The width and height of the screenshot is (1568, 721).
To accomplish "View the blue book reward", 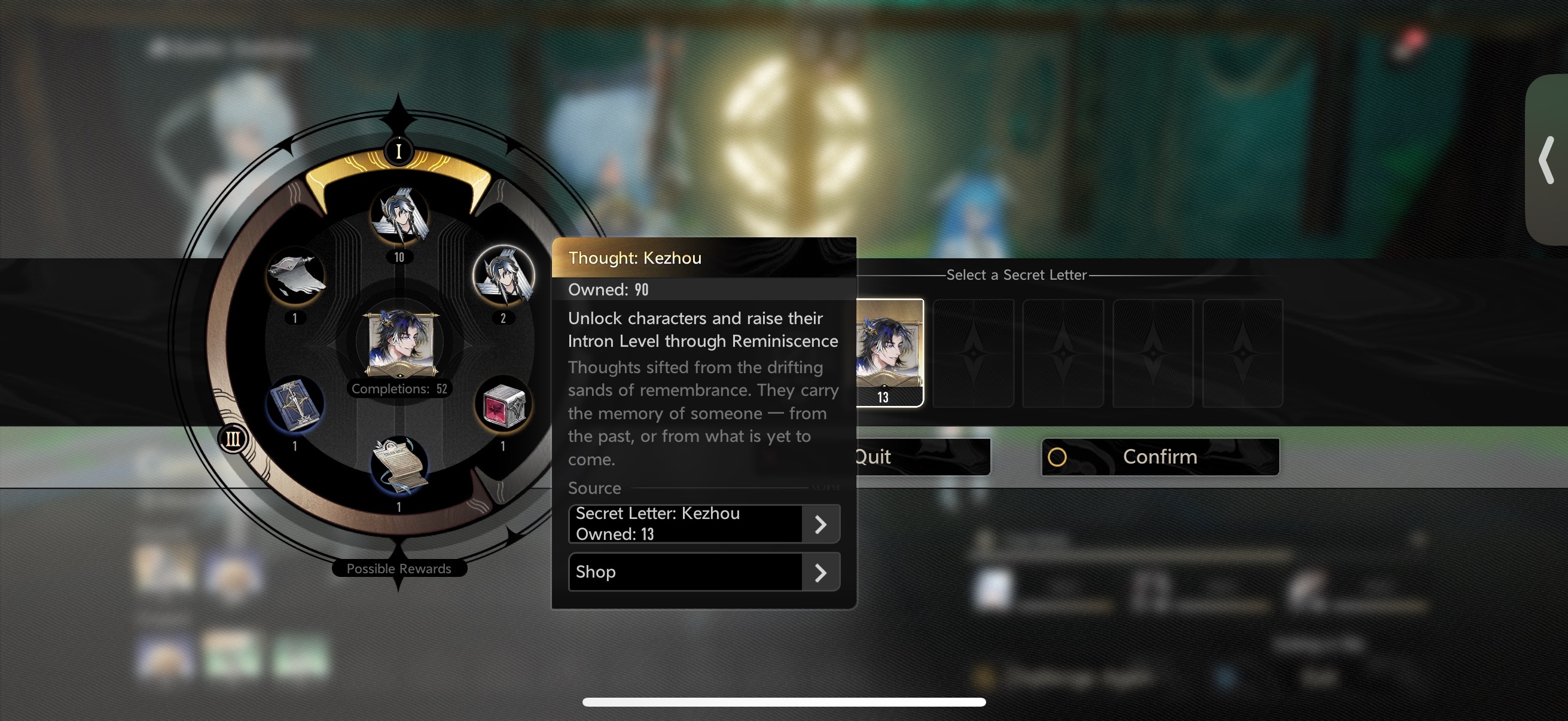I will click(x=295, y=405).
